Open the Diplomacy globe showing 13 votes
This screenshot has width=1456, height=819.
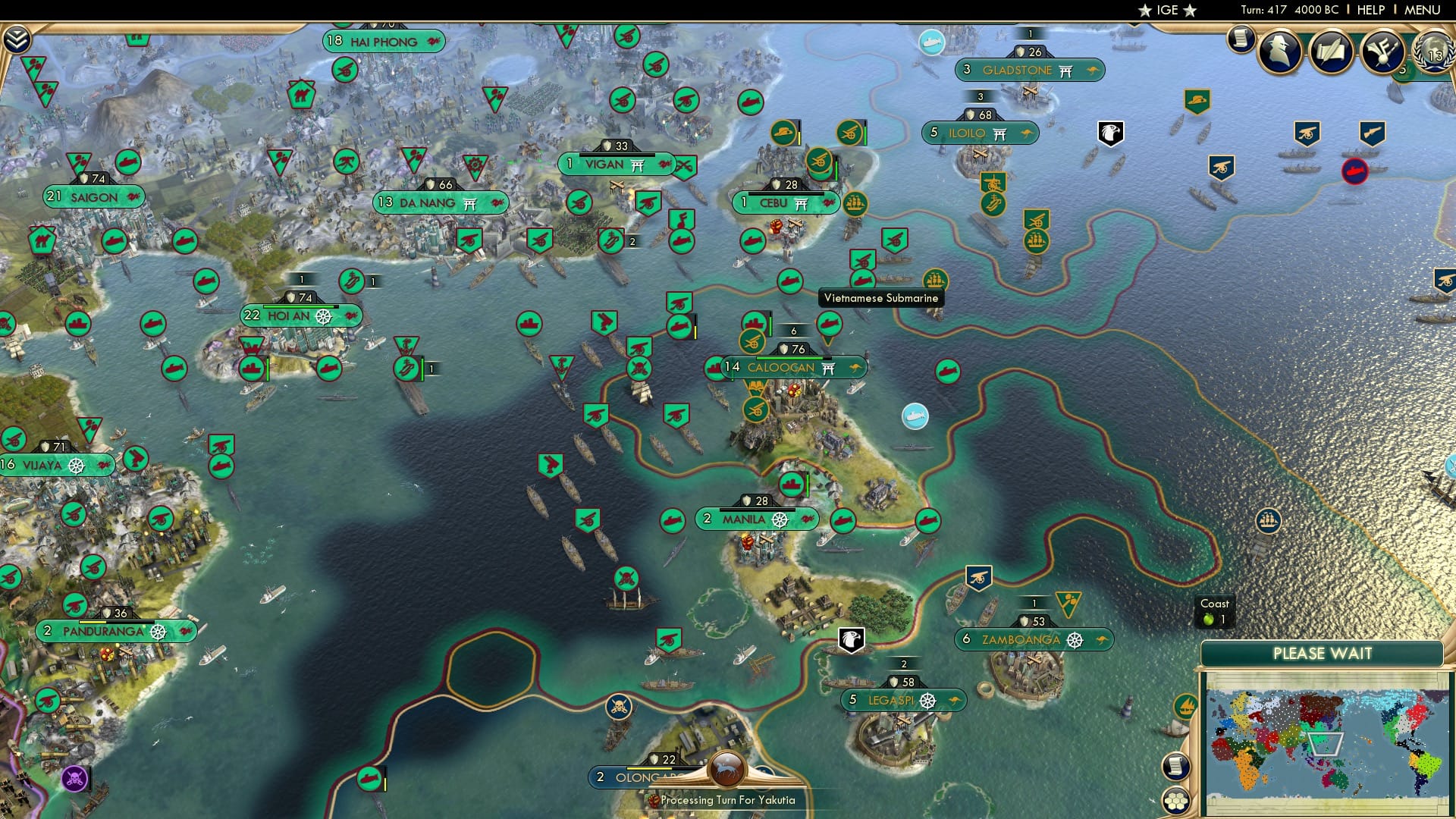click(1433, 53)
